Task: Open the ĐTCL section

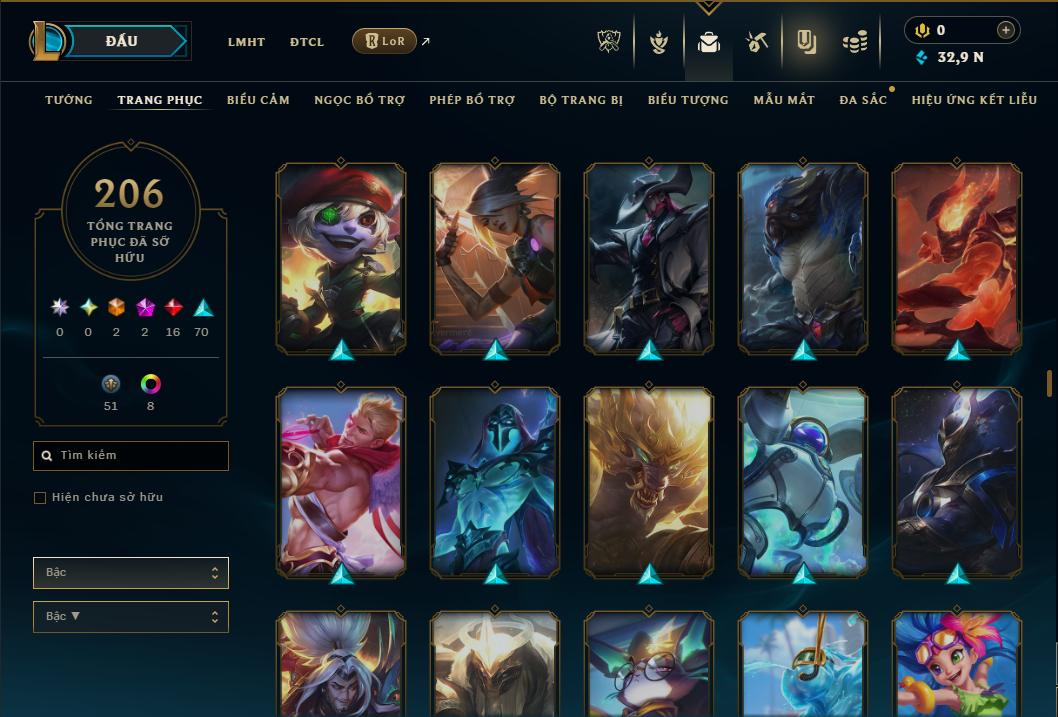Action: pos(307,42)
